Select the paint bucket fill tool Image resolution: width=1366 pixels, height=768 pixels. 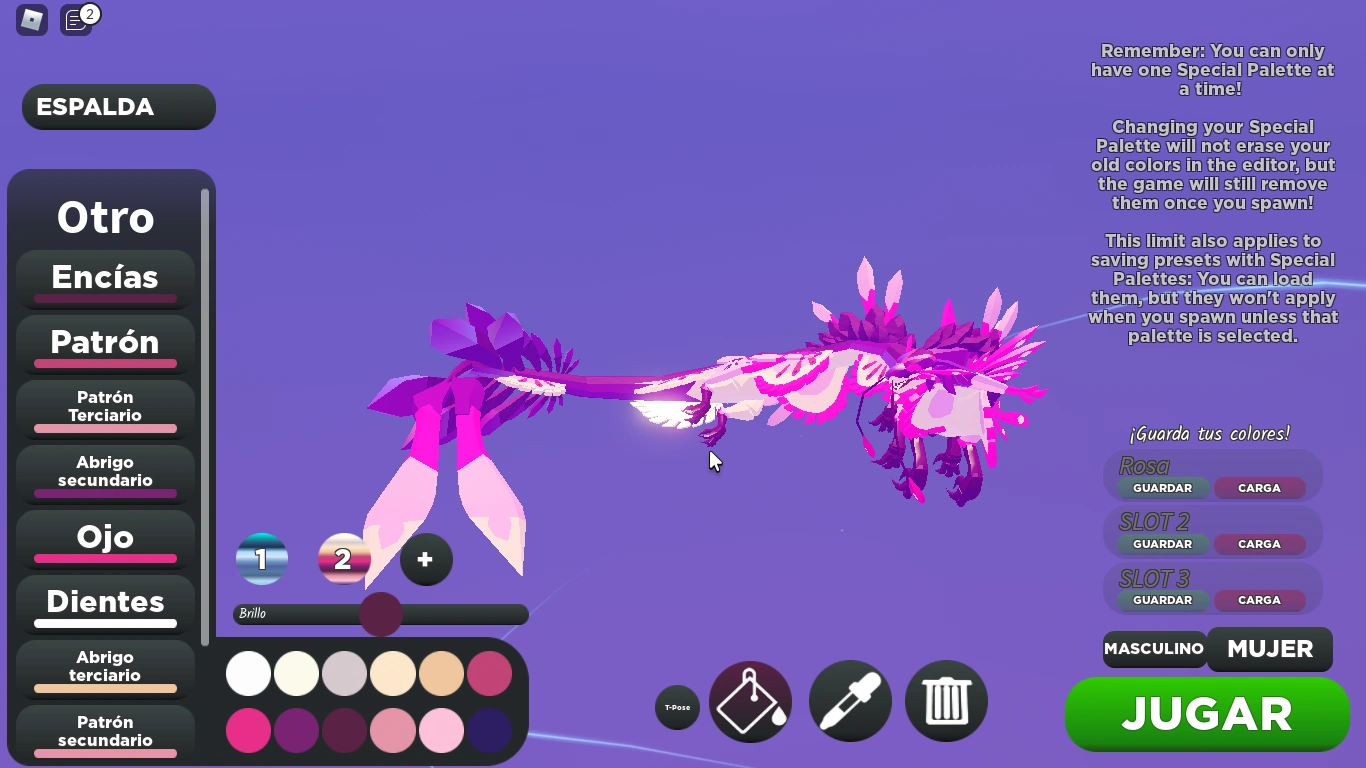tap(750, 701)
